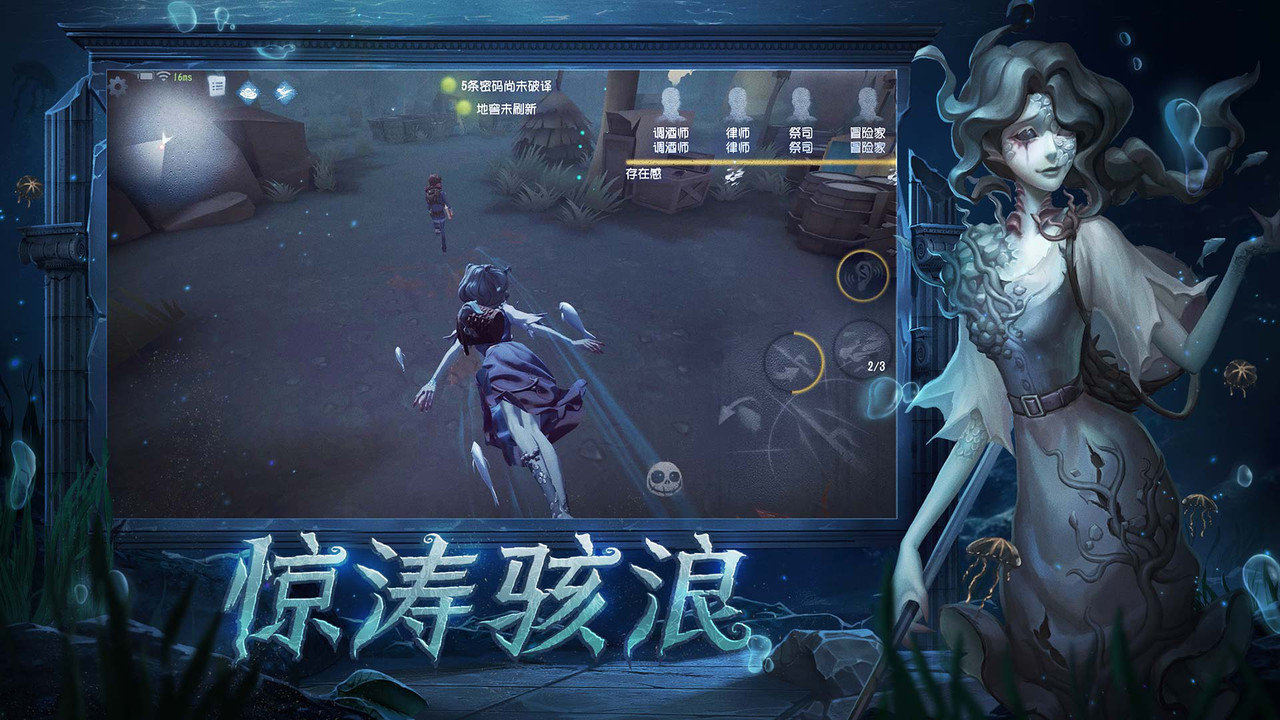
Task: Tap the 16ms ping readout
Action: (x=181, y=76)
